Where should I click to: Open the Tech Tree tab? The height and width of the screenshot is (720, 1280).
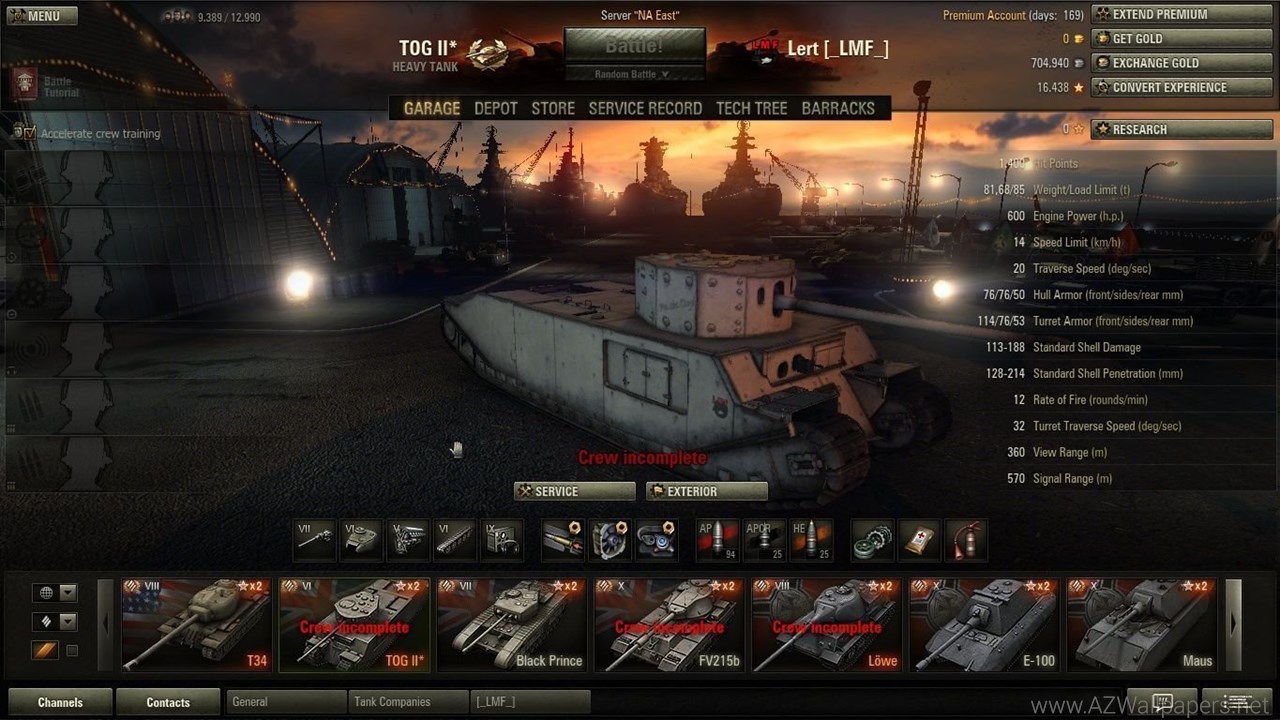[x=752, y=108]
